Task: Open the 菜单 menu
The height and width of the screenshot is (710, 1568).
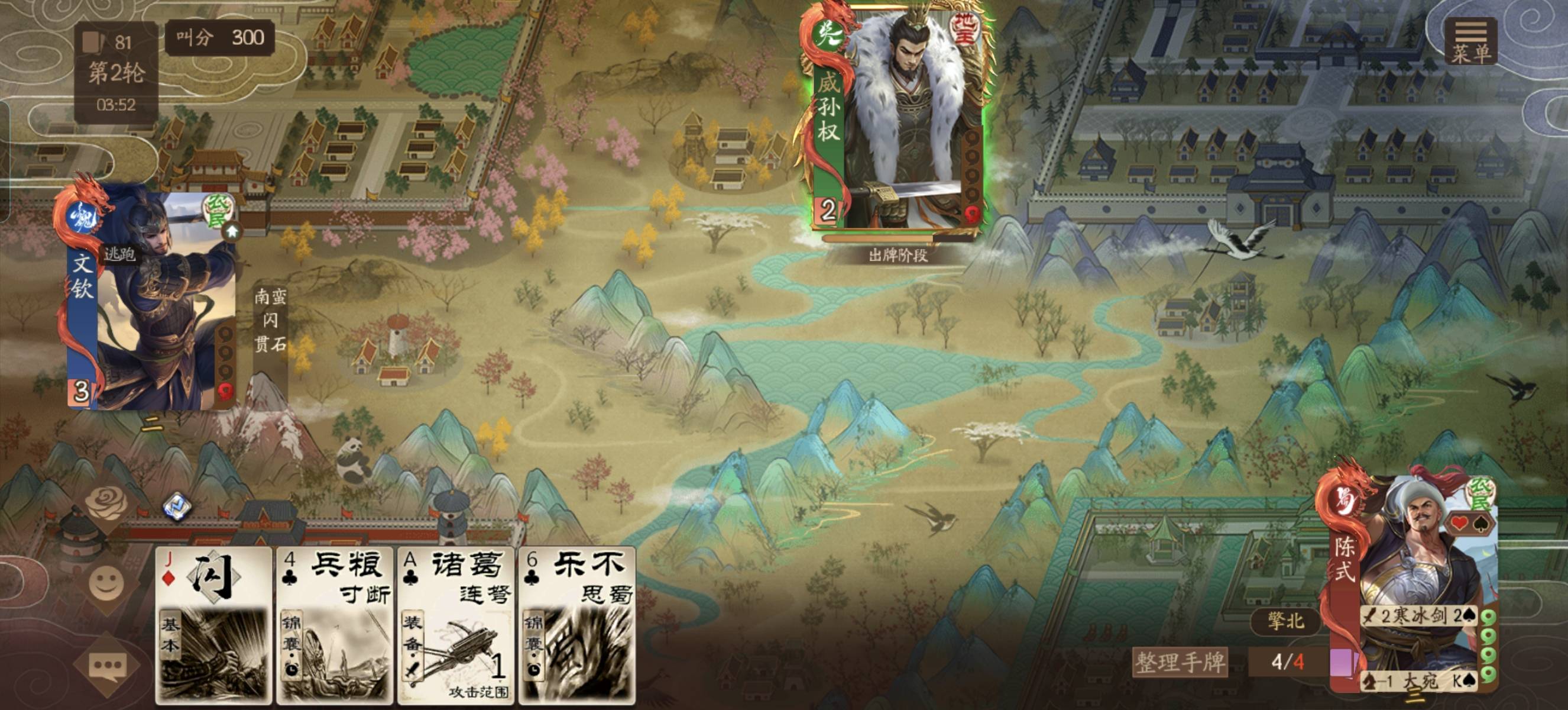Action: pos(1470,41)
